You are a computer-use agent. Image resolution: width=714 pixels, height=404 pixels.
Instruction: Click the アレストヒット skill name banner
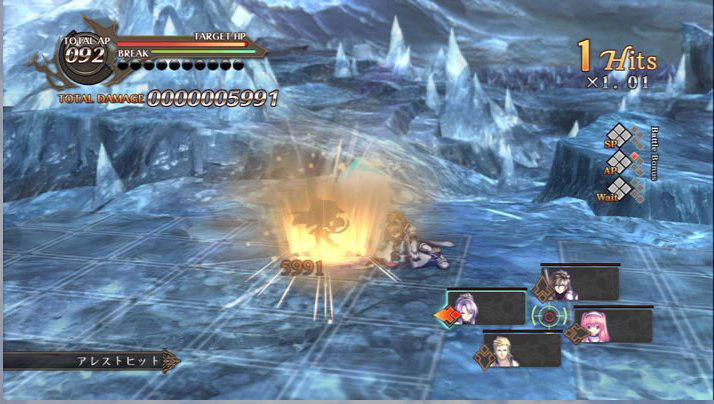point(88,360)
